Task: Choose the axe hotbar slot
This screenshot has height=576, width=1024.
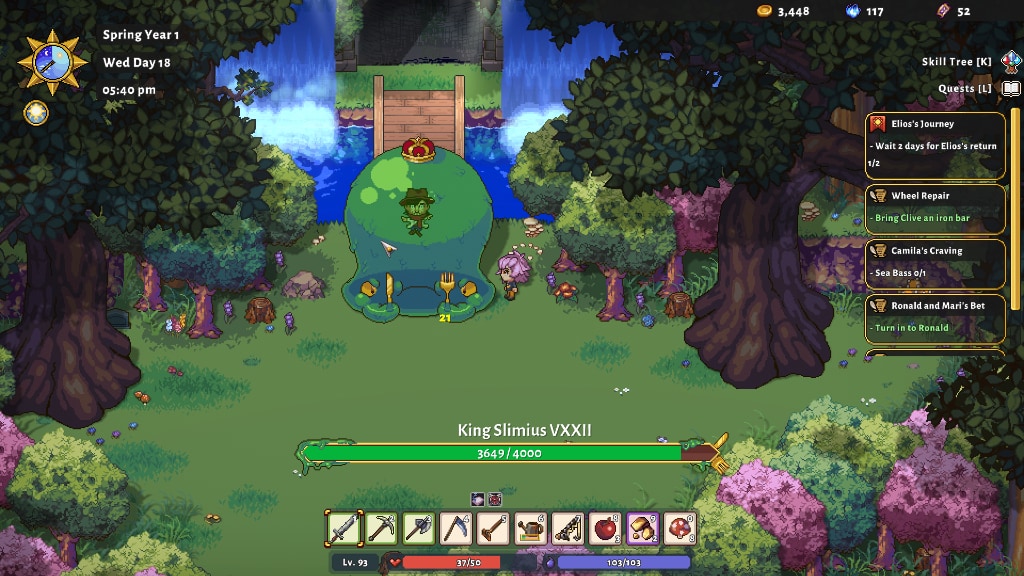Action: tap(418, 527)
